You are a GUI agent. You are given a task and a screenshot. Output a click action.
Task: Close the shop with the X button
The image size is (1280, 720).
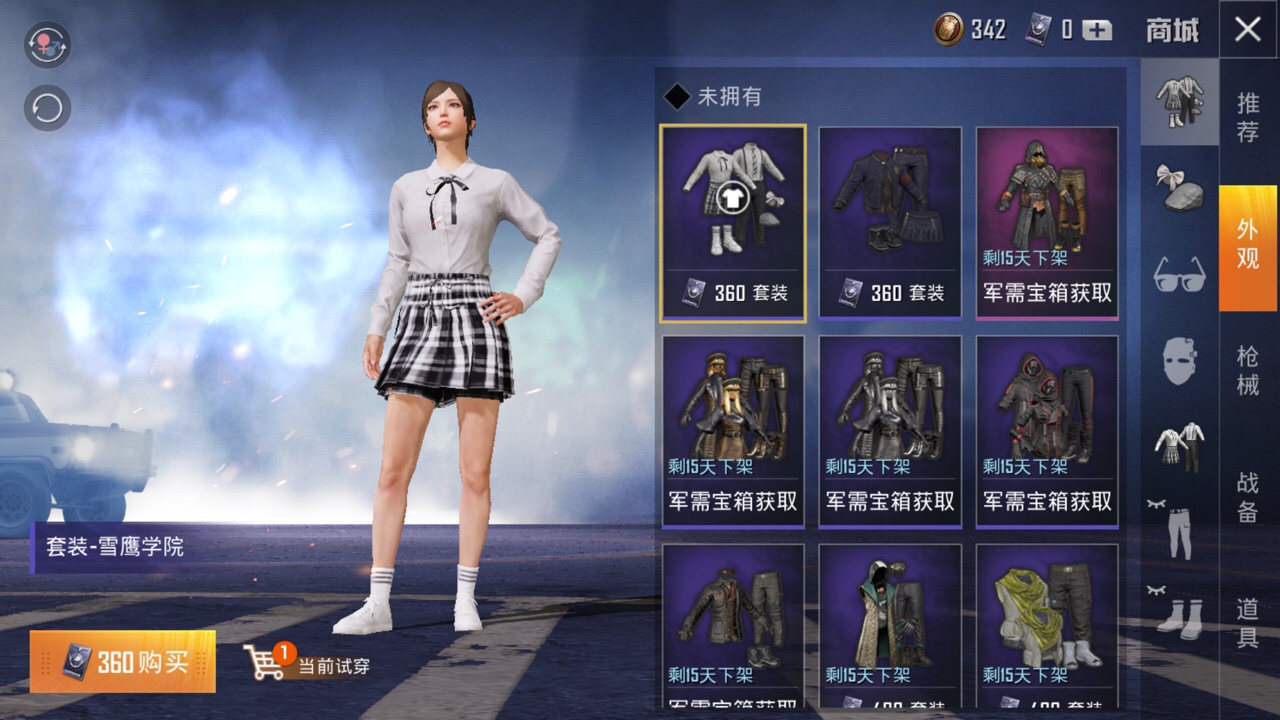click(x=1248, y=29)
